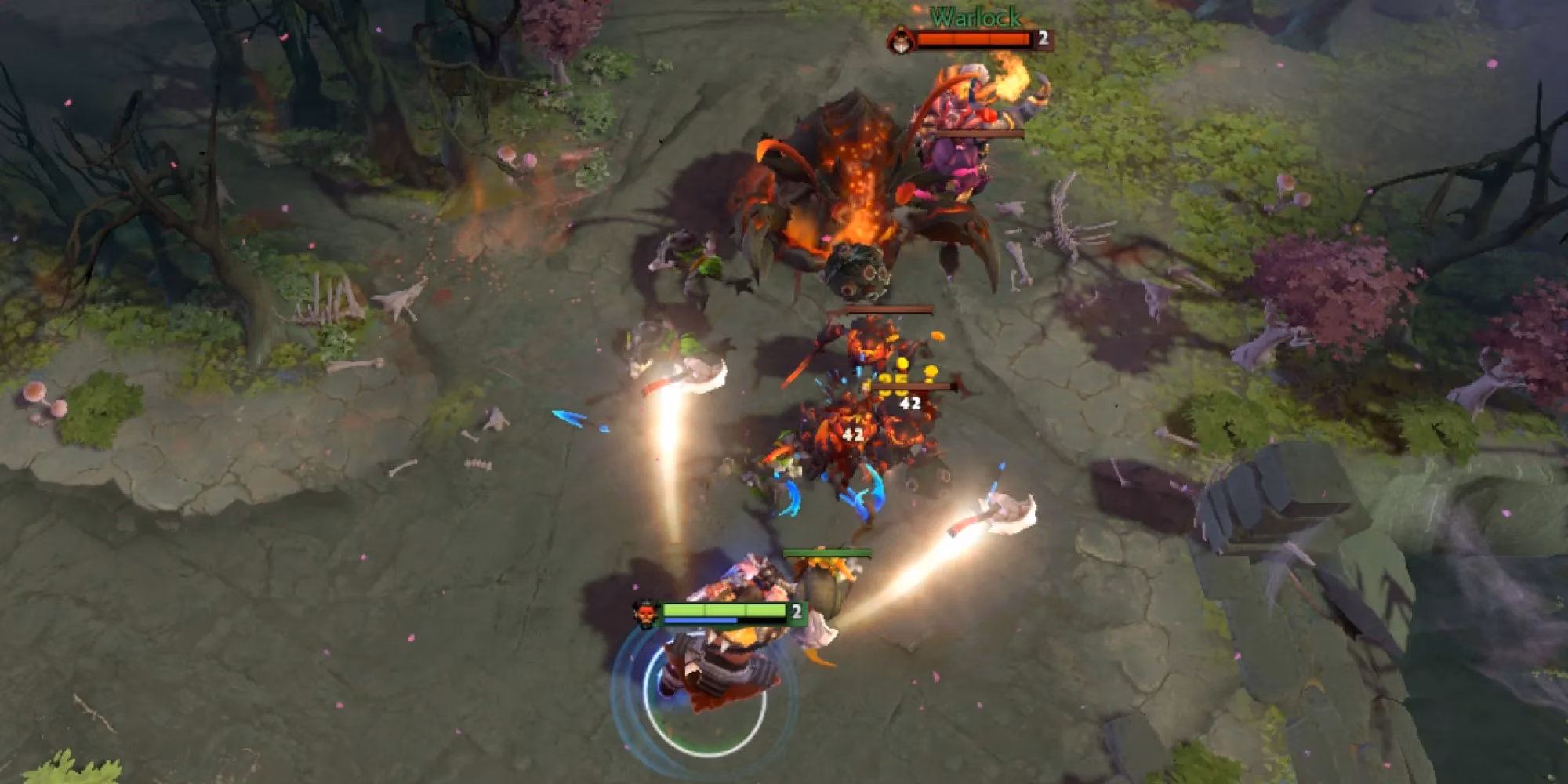Image resolution: width=1568 pixels, height=784 pixels.
Task: Click the blue mana bar of bottom hero
Action: (x=700, y=622)
